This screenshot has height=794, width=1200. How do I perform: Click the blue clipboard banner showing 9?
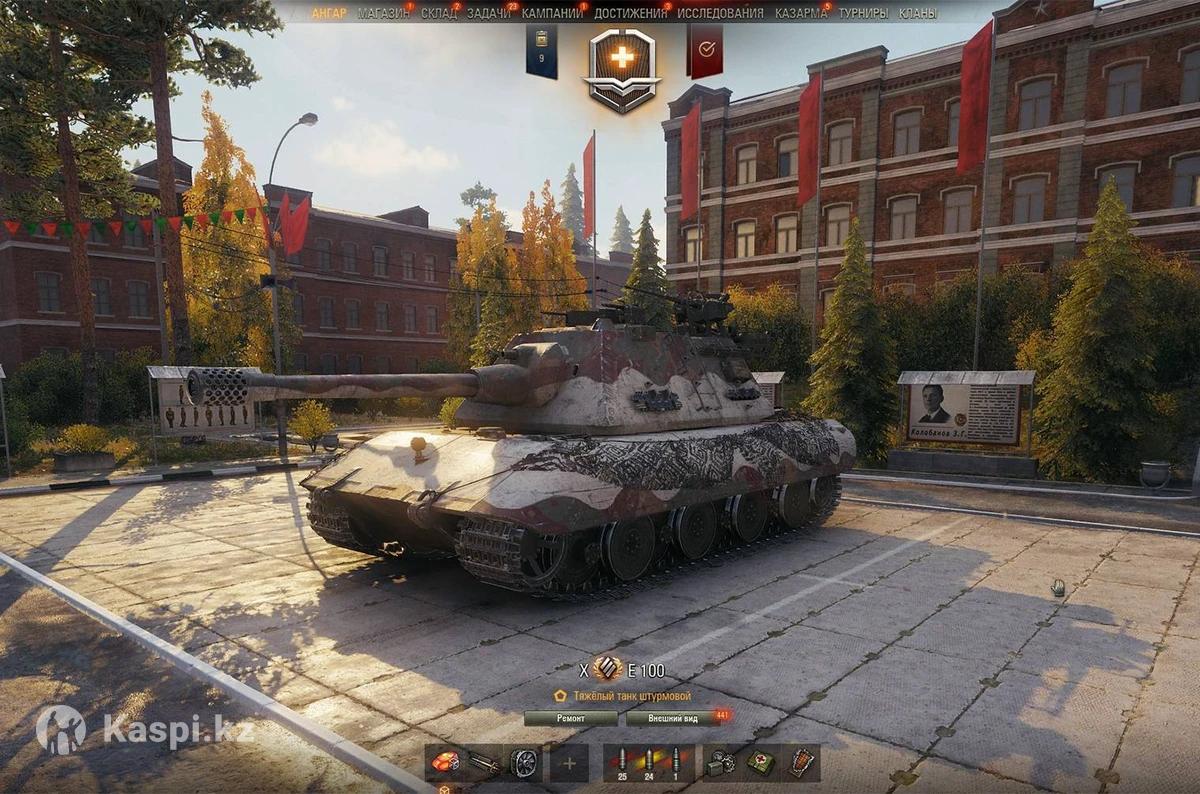[542, 50]
